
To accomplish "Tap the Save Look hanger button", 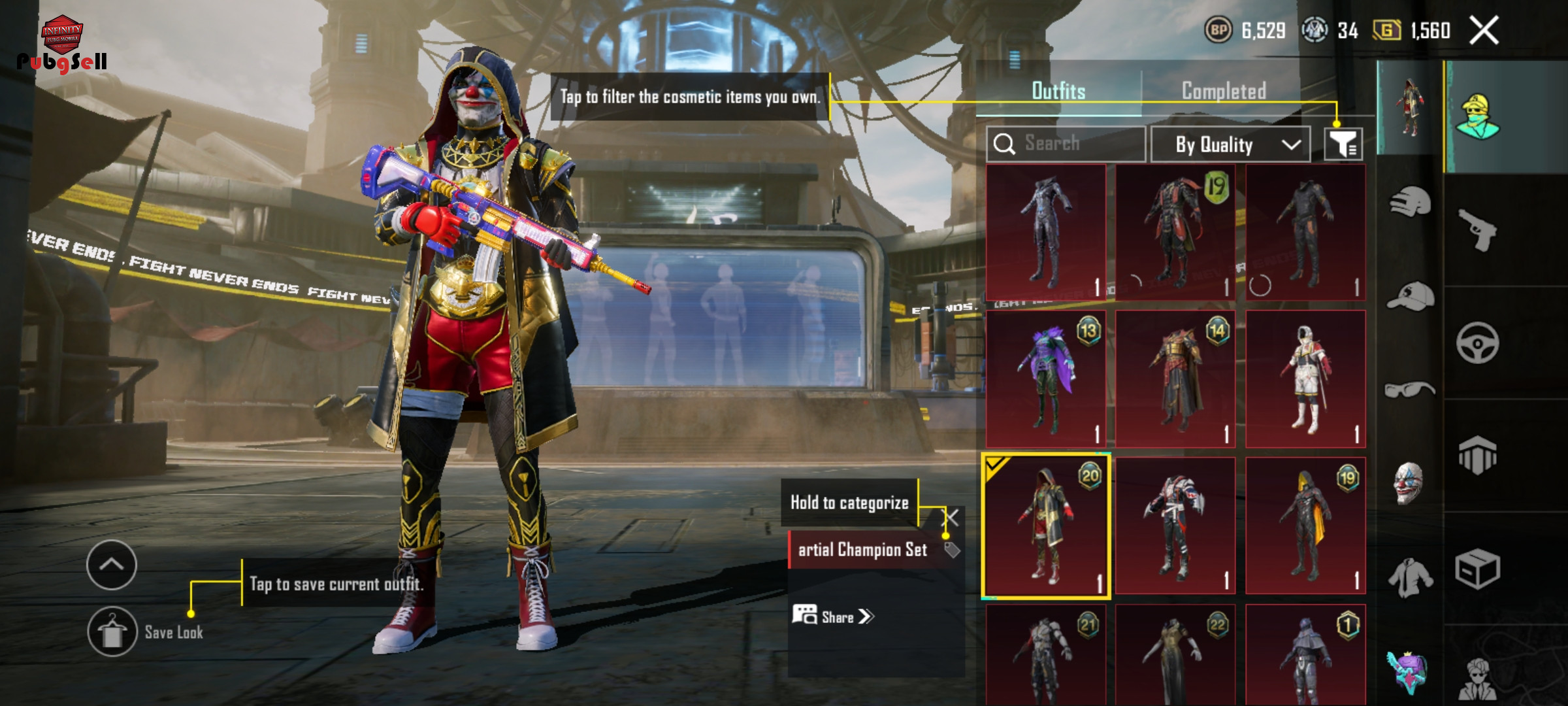I will (x=112, y=632).
